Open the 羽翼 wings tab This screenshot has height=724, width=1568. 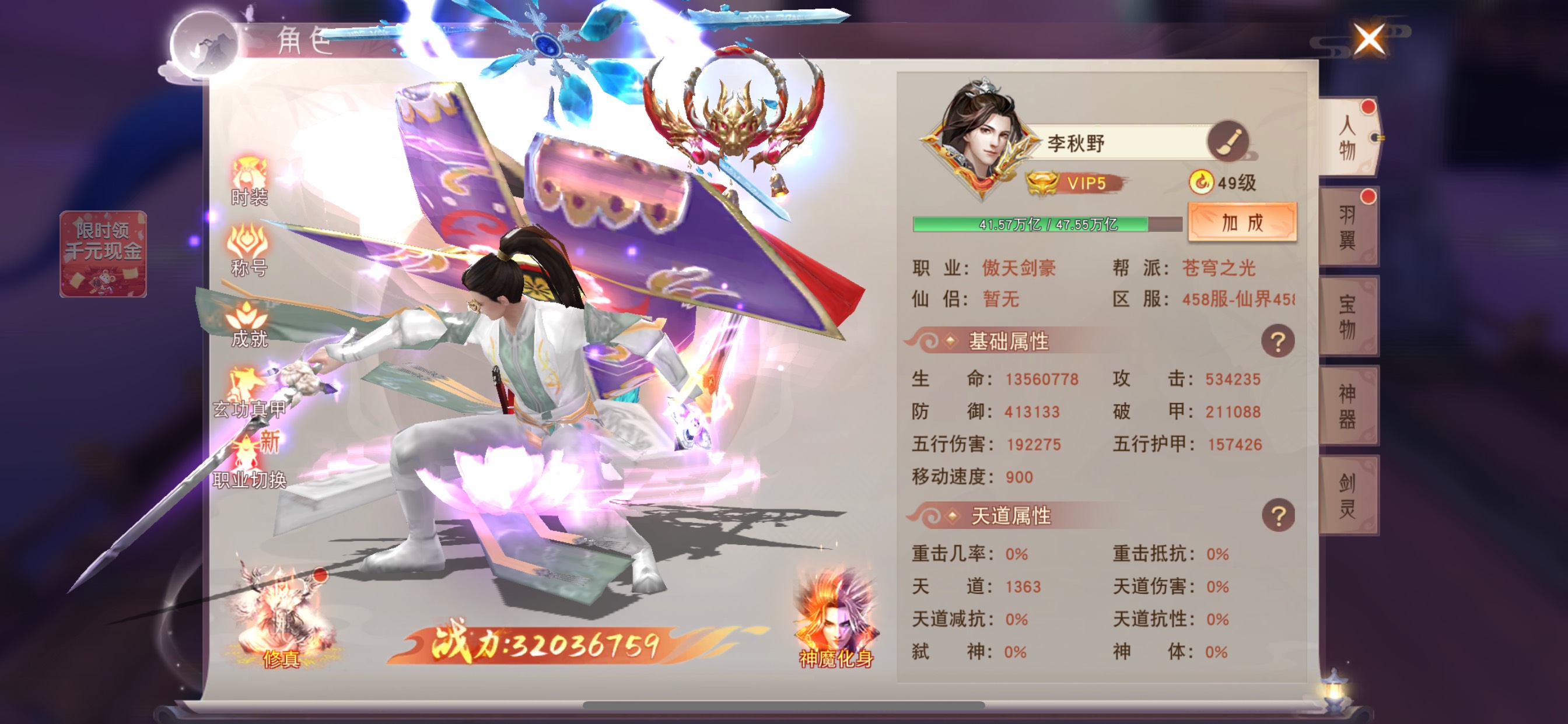(1347, 227)
